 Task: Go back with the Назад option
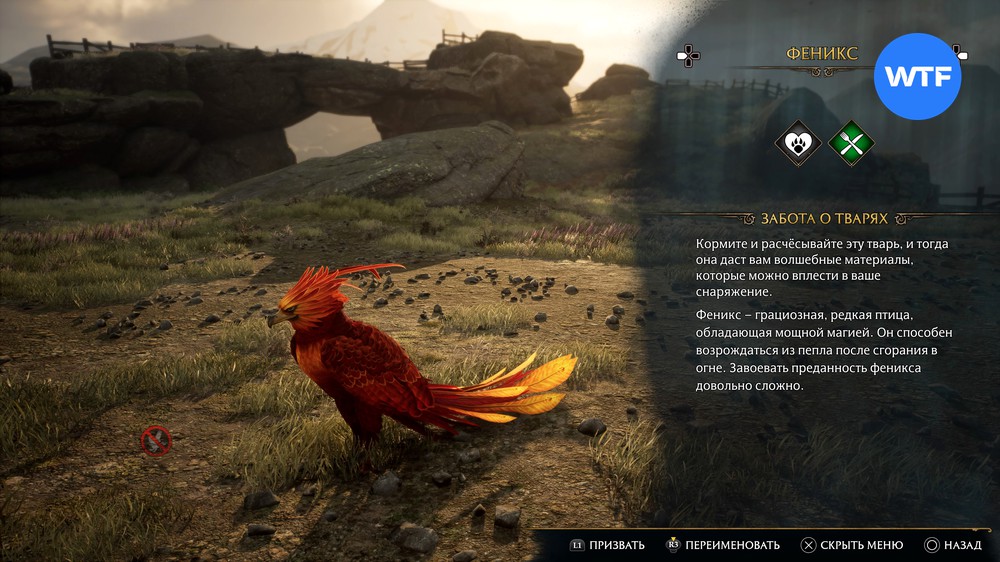(x=953, y=545)
